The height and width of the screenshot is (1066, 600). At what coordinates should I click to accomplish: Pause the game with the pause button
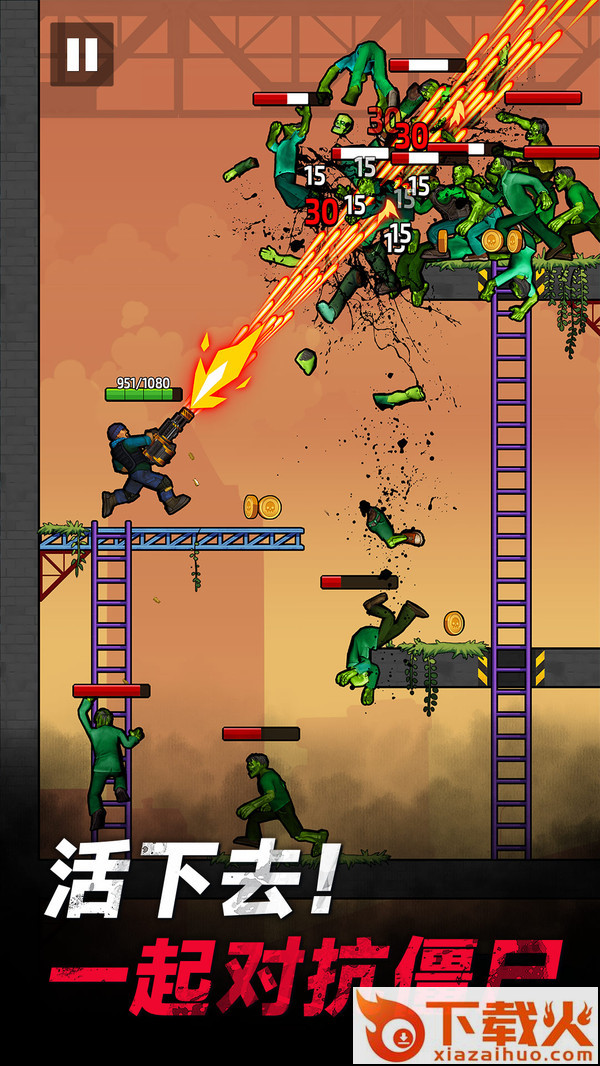click(82, 54)
